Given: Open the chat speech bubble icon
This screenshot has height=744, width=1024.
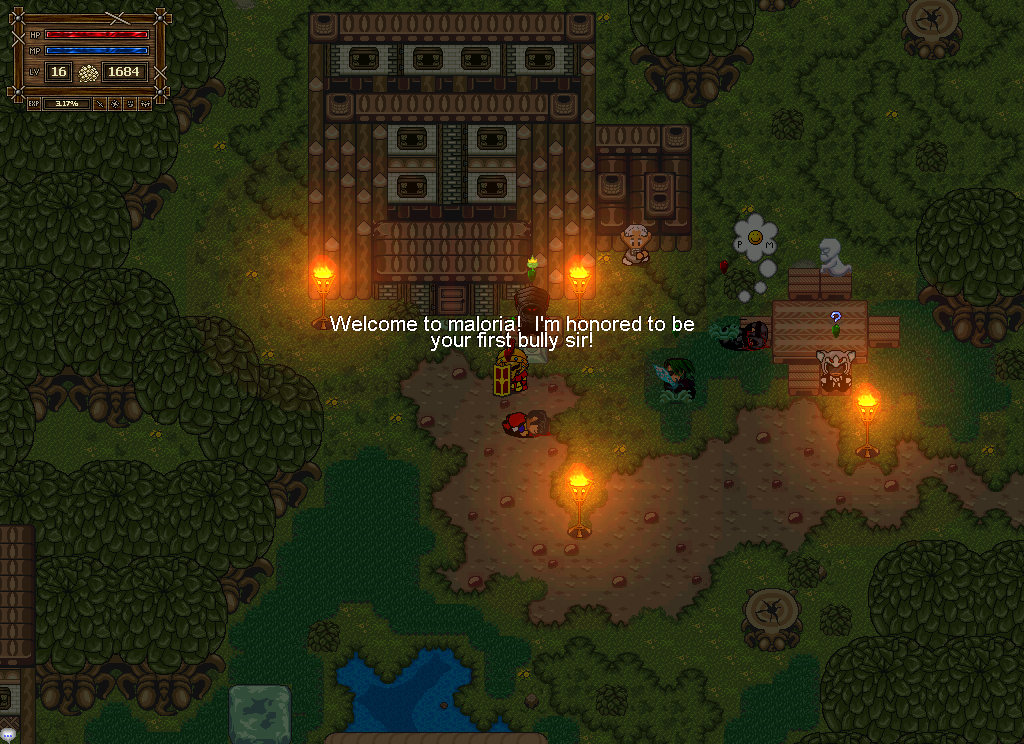Looking at the screenshot, I should (8, 735).
